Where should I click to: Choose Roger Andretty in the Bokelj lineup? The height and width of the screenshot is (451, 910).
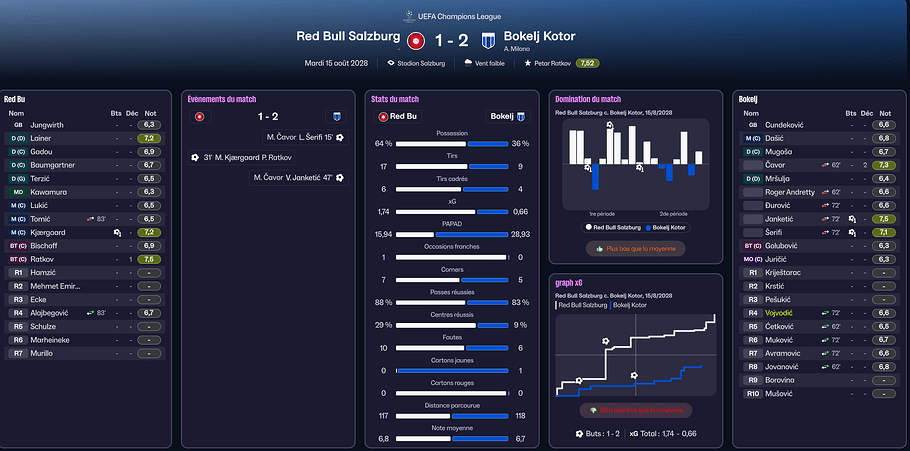tap(791, 191)
